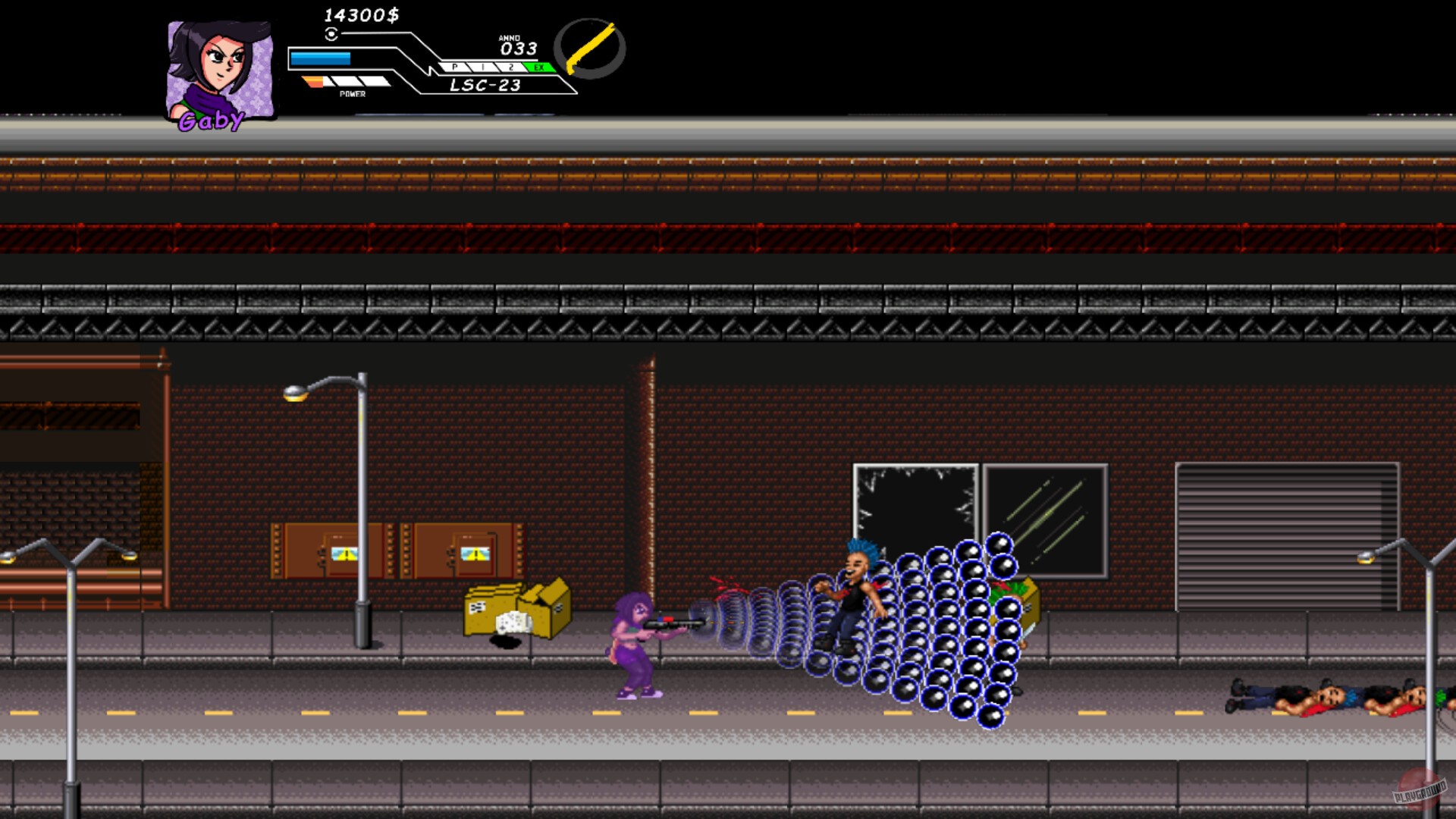Viewport: 1456px width, 819px height.
Task: Select weapon slot 2 in the HUD
Action: click(513, 68)
